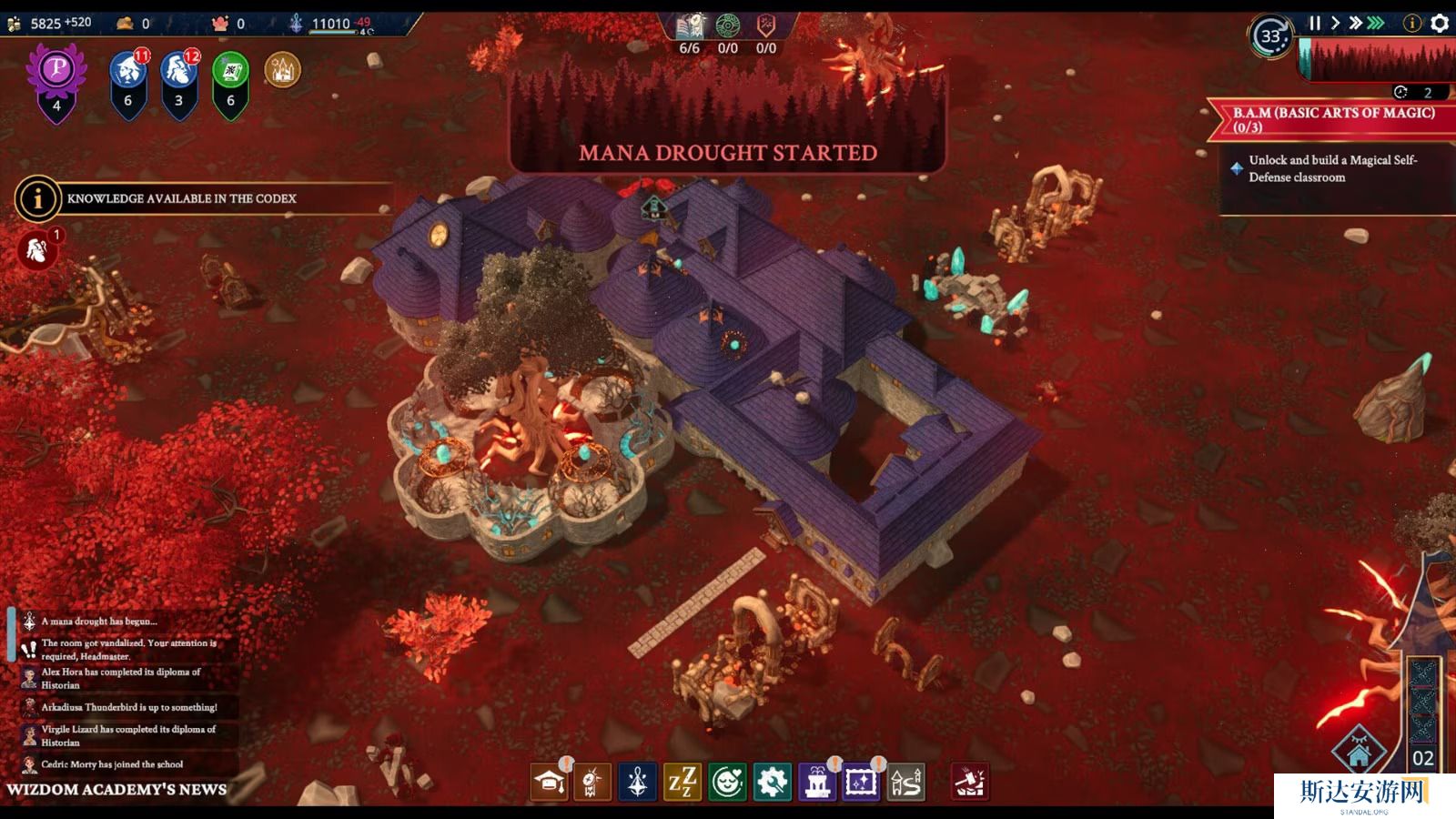Open the settings gear menu
The height and width of the screenshot is (819, 1456).
[x=1440, y=24]
